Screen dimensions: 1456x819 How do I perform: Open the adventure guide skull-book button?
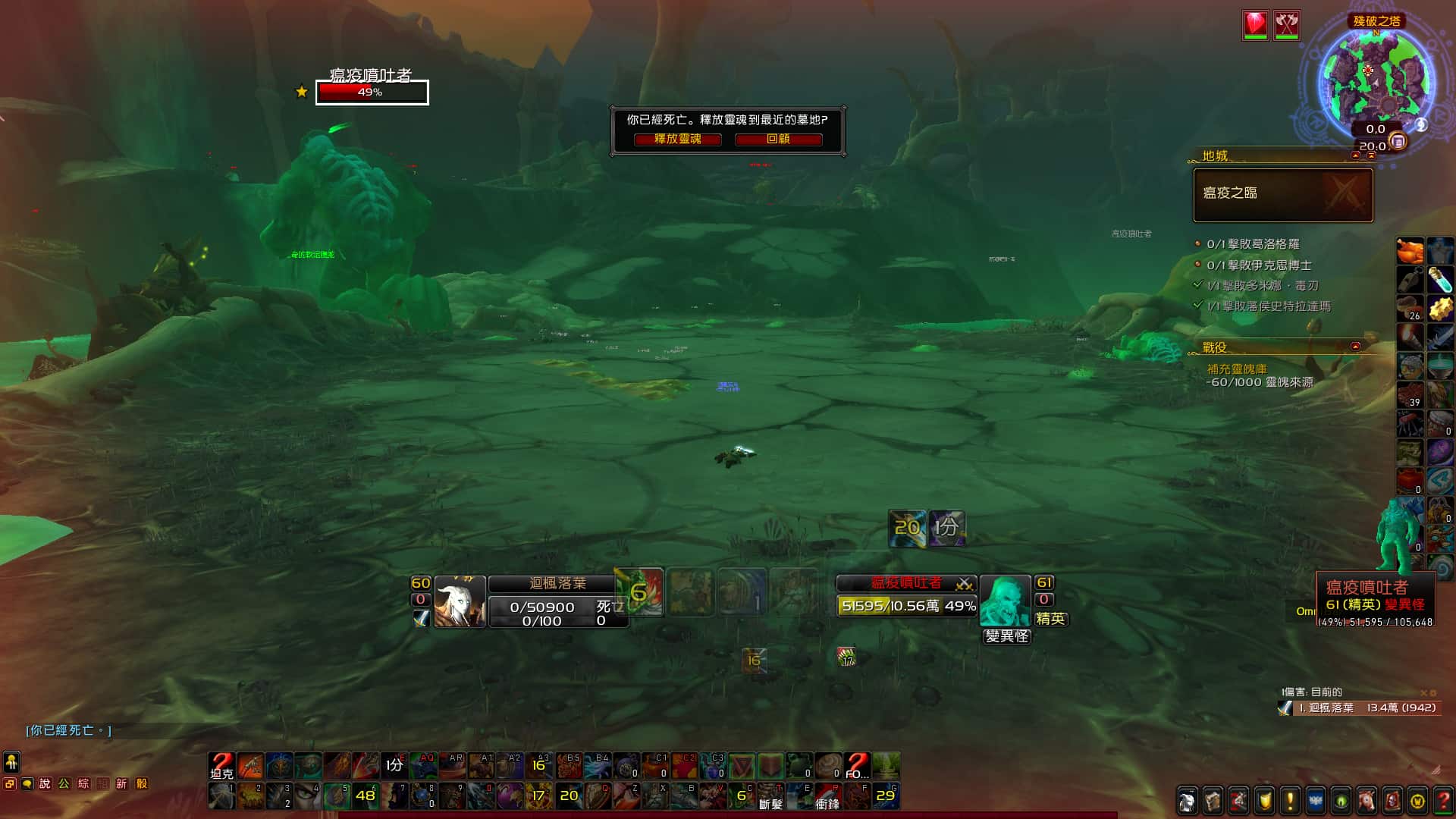click(1392, 801)
